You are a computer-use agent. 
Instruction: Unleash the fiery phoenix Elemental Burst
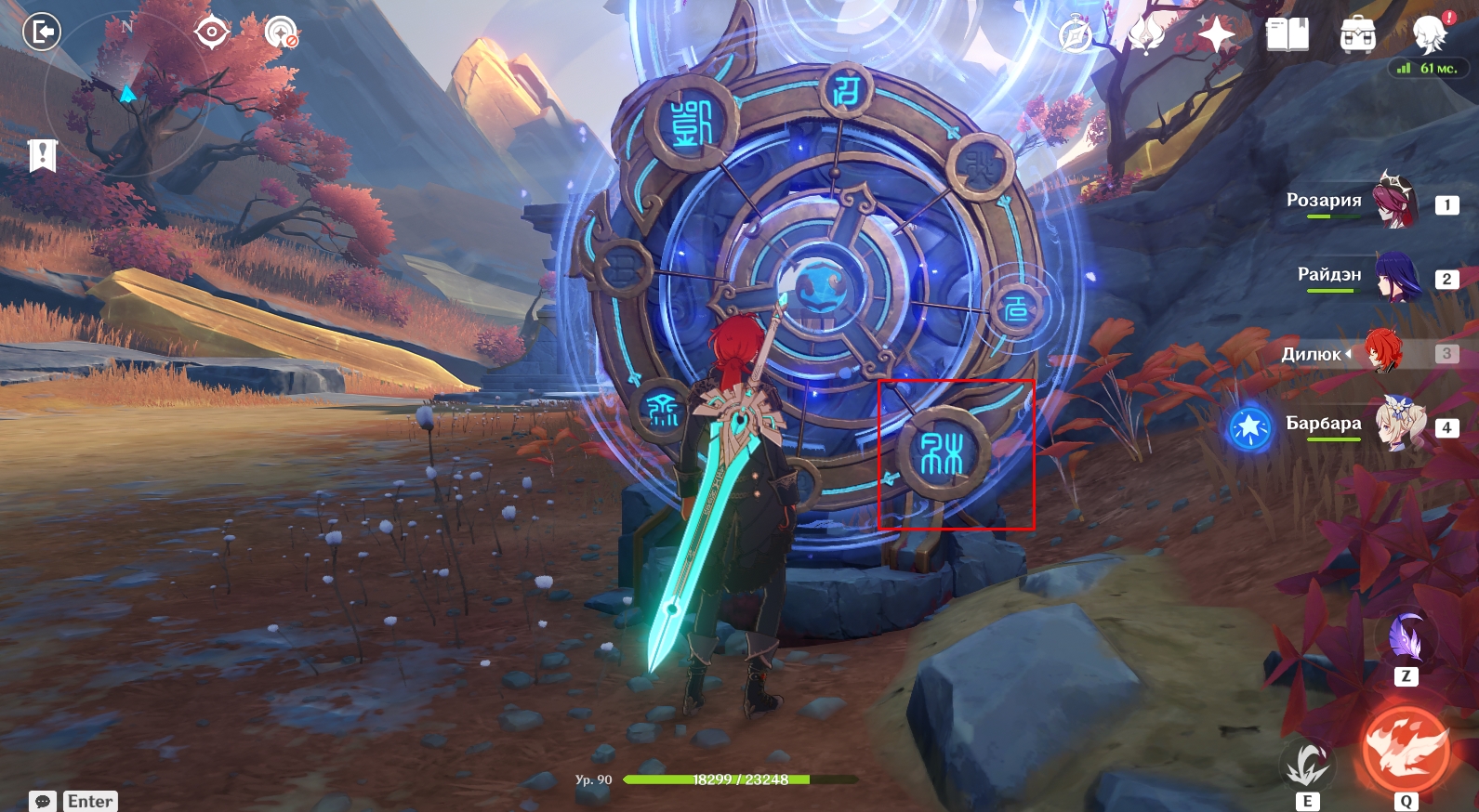tap(1406, 749)
